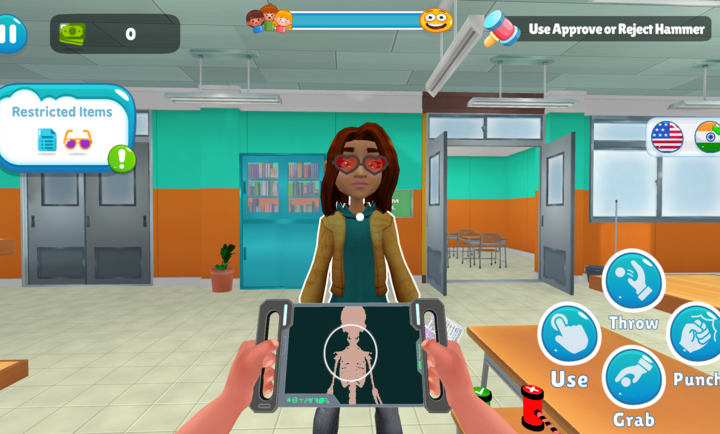Image resolution: width=720 pixels, height=434 pixels.
Task: Pause the game with the pause button
Action: pyautogui.click(x=9, y=33)
